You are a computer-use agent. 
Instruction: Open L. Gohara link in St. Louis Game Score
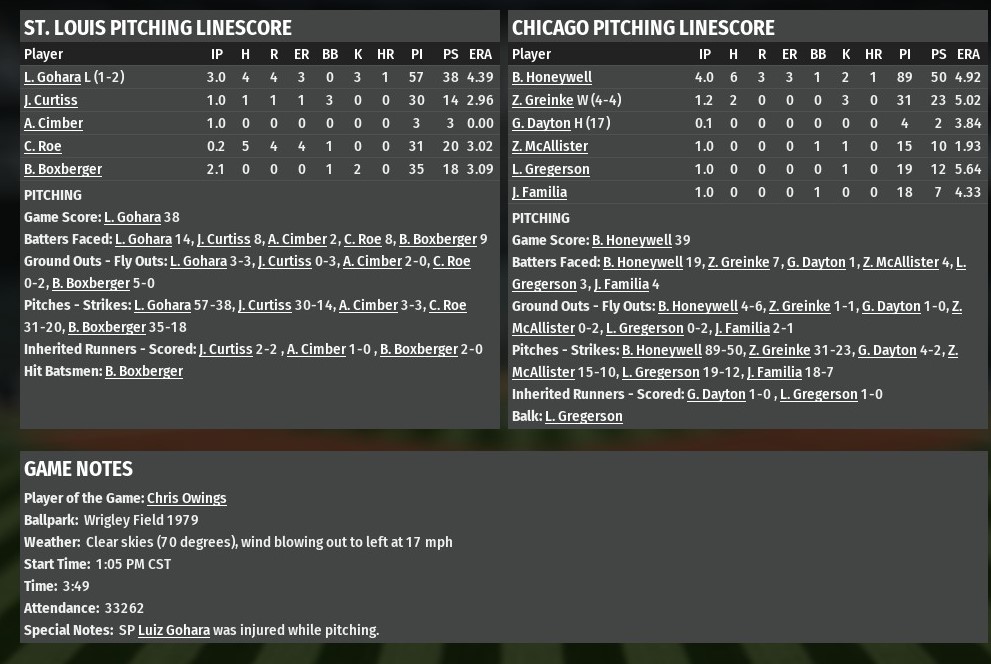(132, 217)
